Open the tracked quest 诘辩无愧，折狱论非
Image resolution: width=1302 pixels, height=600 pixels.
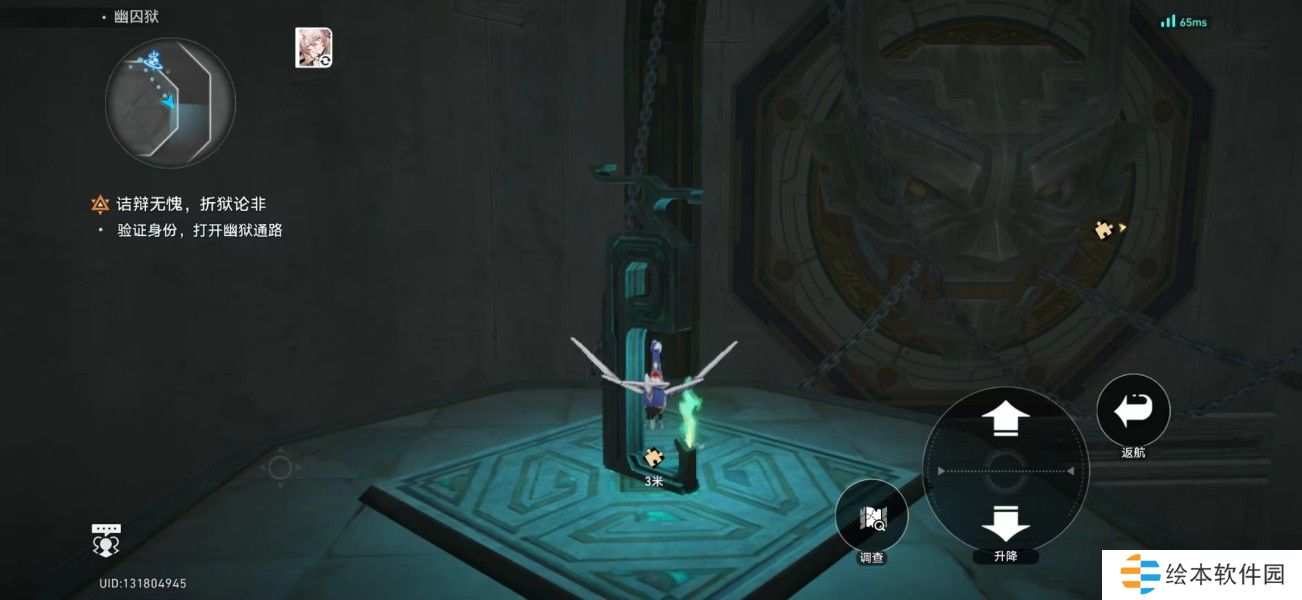(190, 205)
